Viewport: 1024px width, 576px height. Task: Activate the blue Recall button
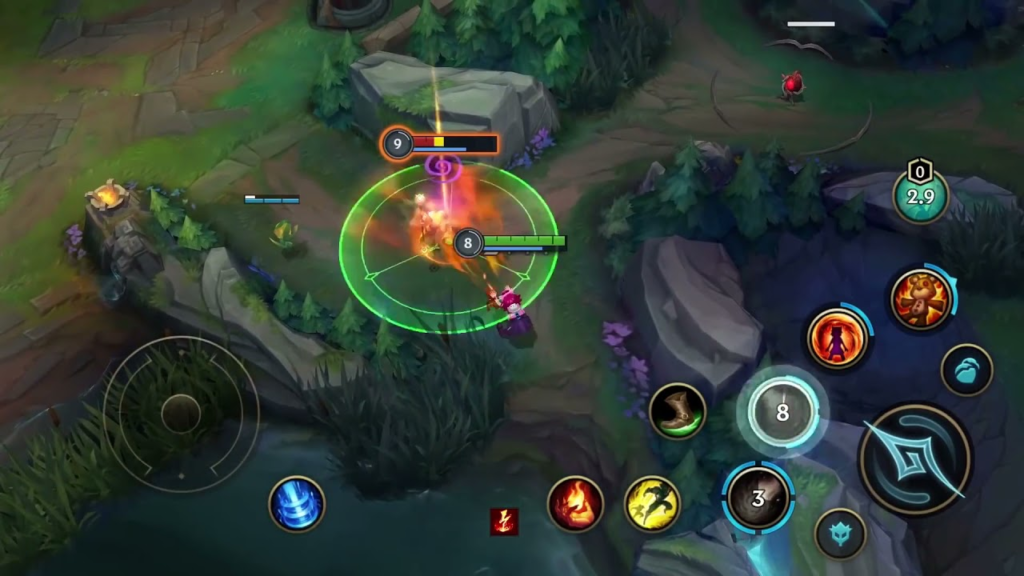[297, 504]
